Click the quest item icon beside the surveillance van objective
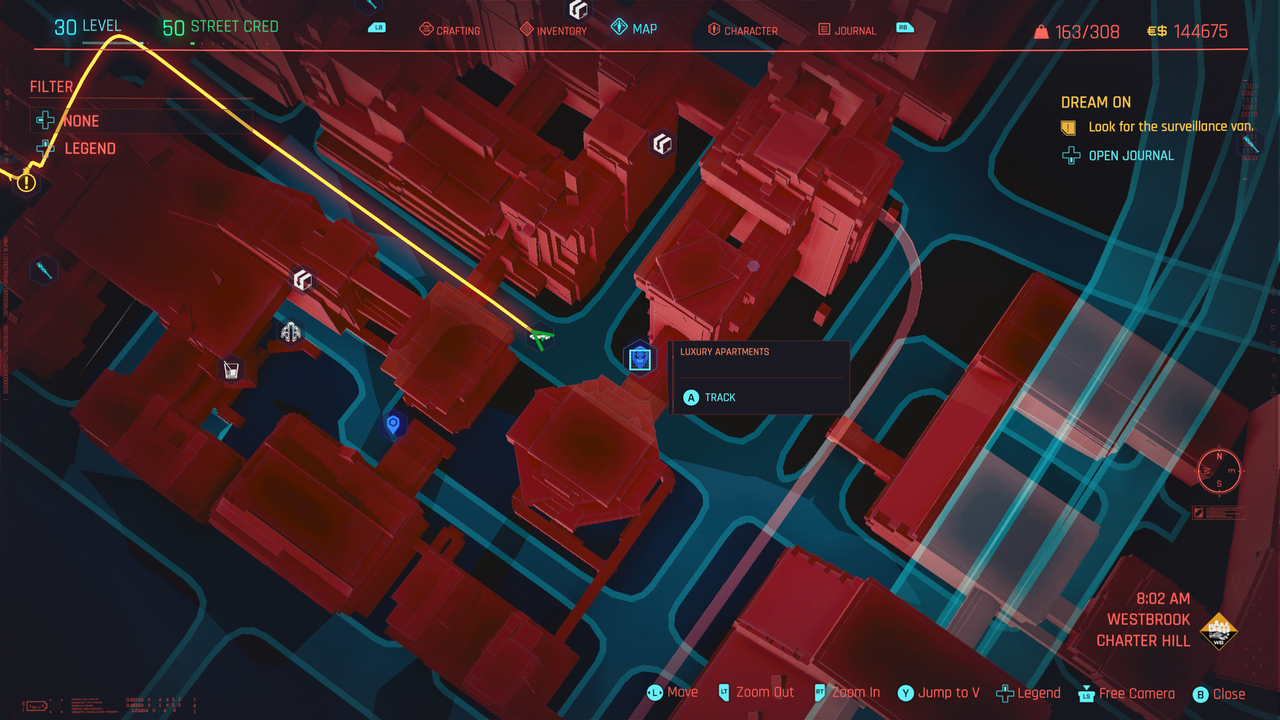This screenshot has height=720, width=1280. pyautogui.click(x=1066, y=126)
